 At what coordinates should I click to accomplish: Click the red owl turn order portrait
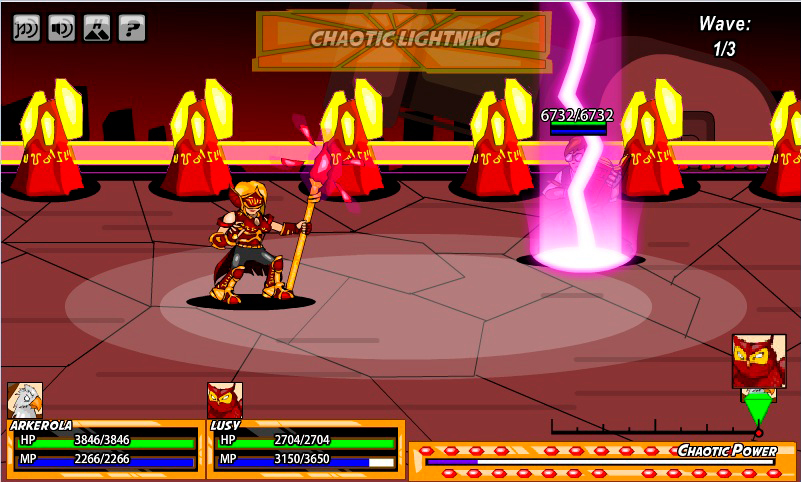tap(759, 360)
